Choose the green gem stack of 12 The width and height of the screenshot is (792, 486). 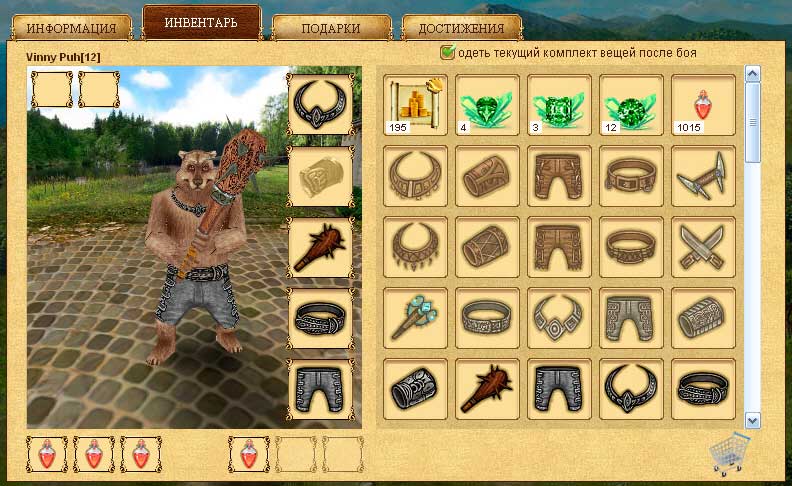point(631,104)
